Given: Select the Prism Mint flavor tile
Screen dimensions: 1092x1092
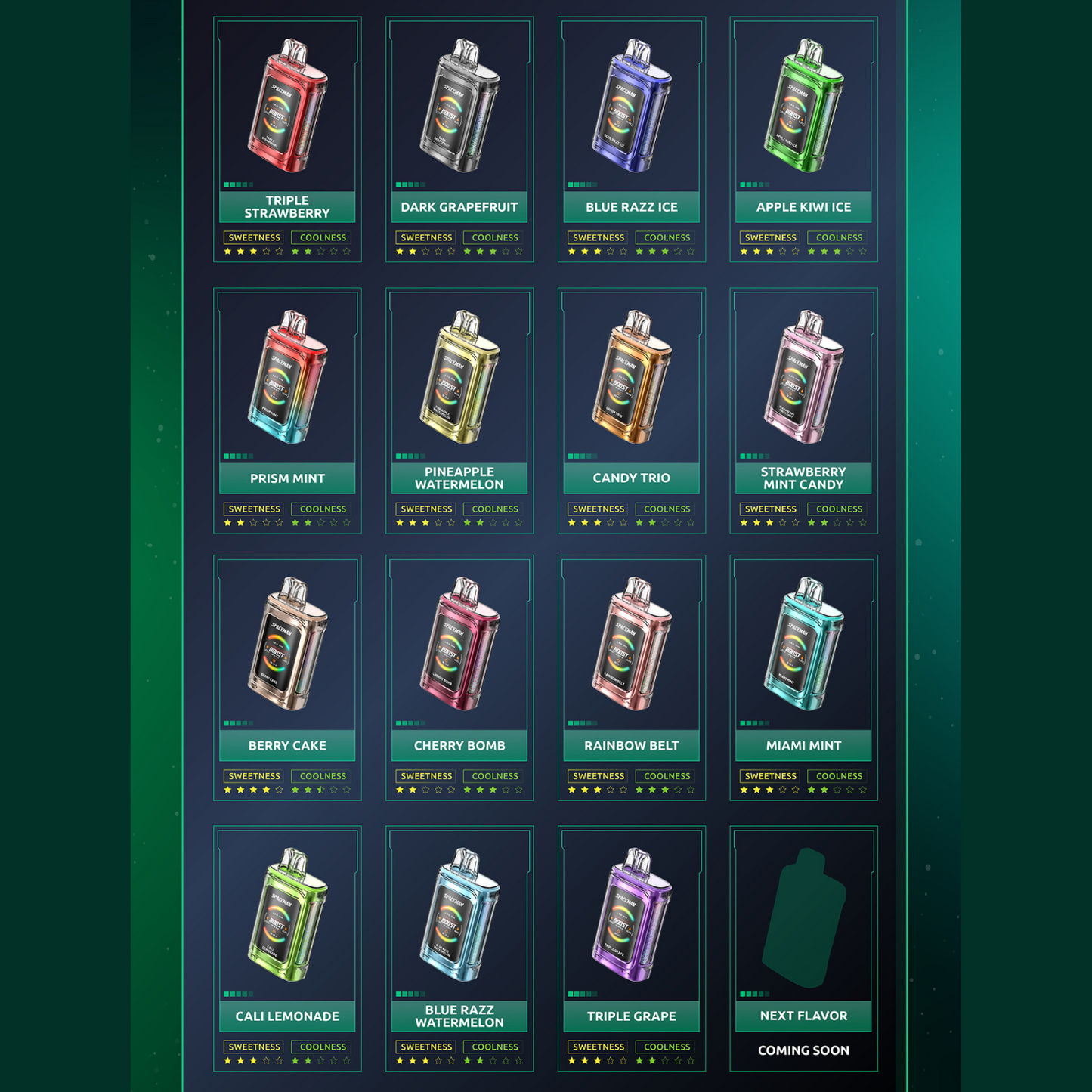Looking at the screenshot, I should (287, 410).
